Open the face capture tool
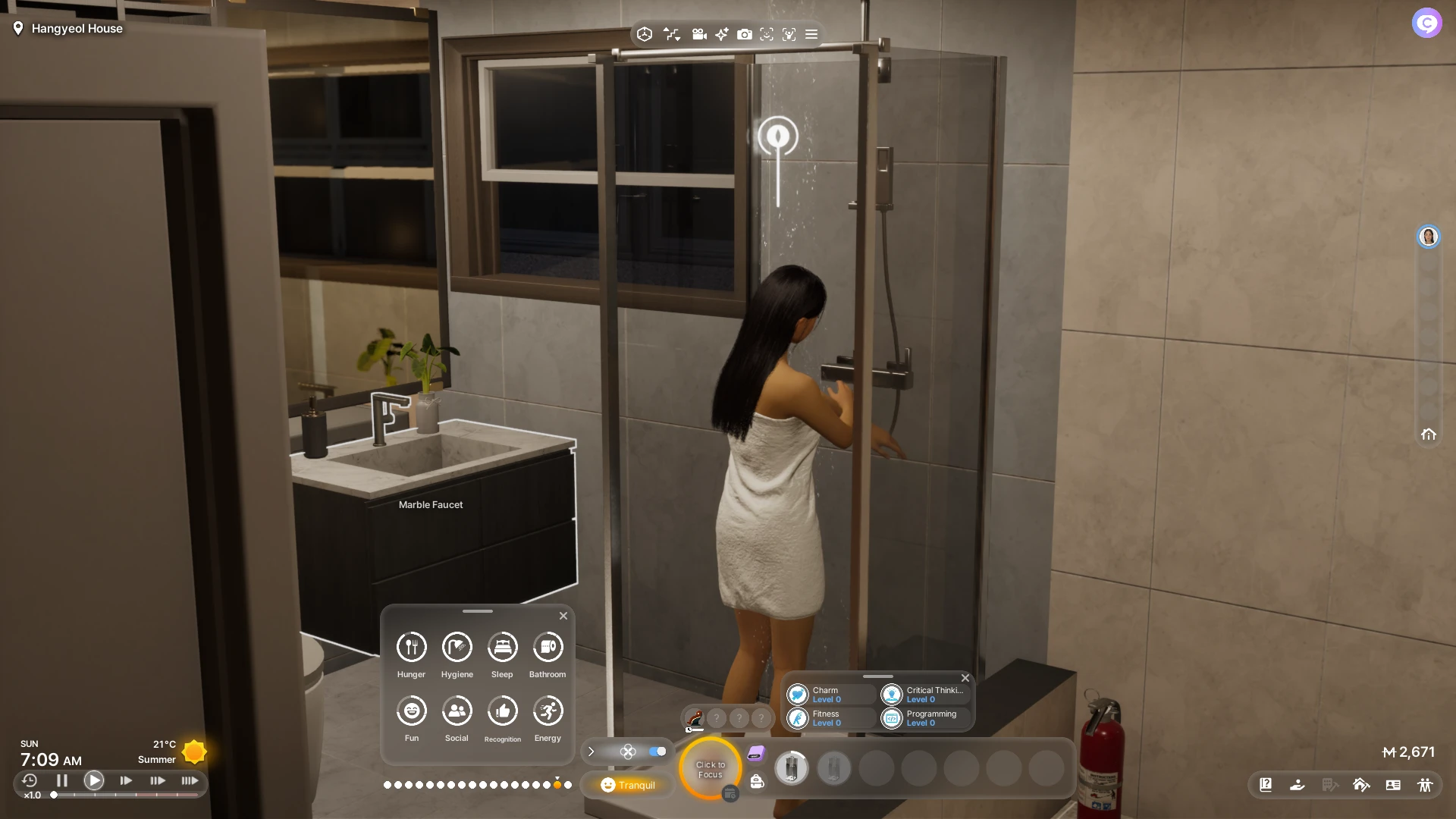The image size is (1456, 819). click(x=767, y=34)
